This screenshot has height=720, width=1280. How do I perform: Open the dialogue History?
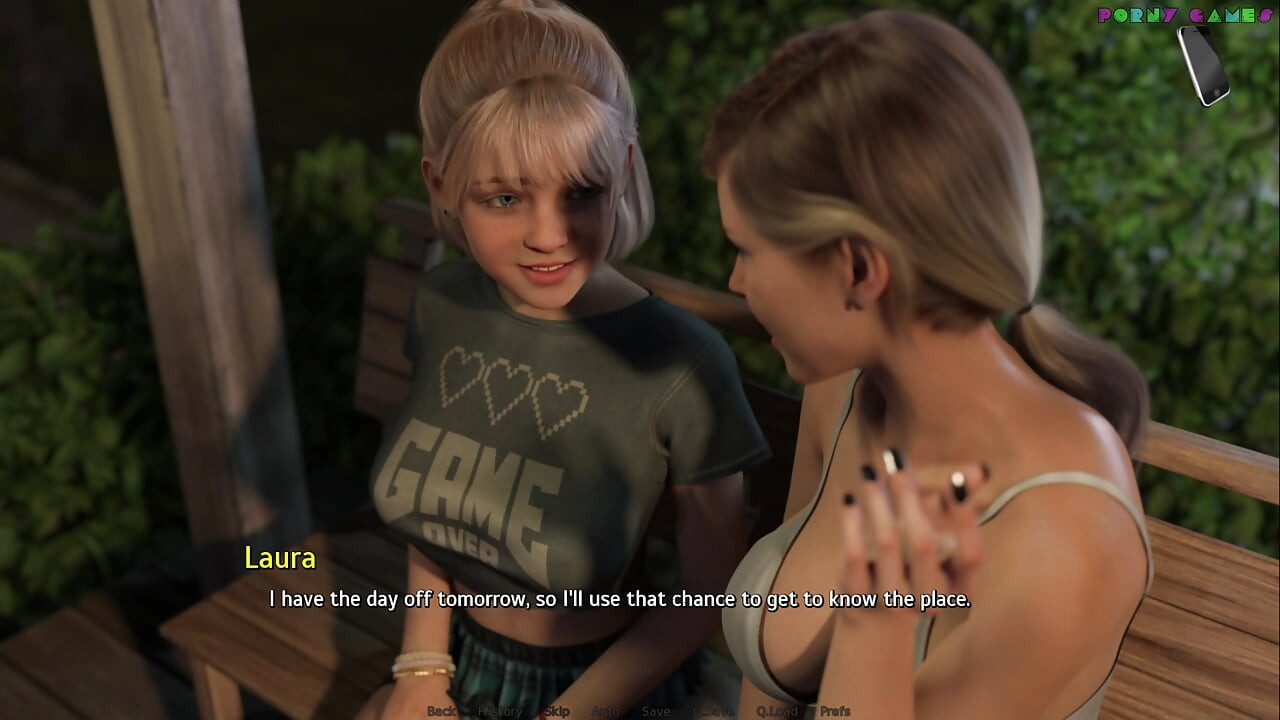coord(499,711)
